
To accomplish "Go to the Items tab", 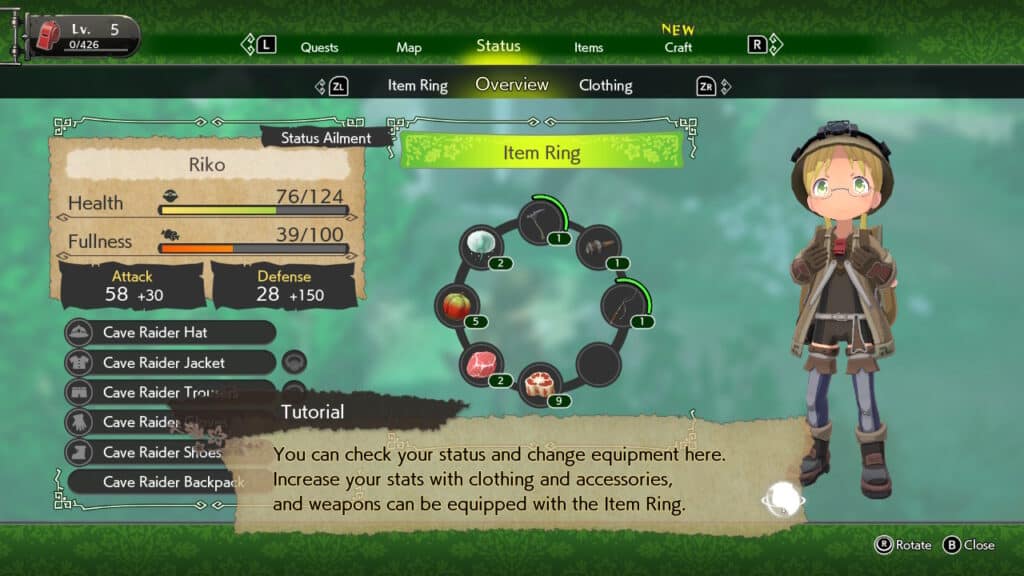I will (588, 47).
